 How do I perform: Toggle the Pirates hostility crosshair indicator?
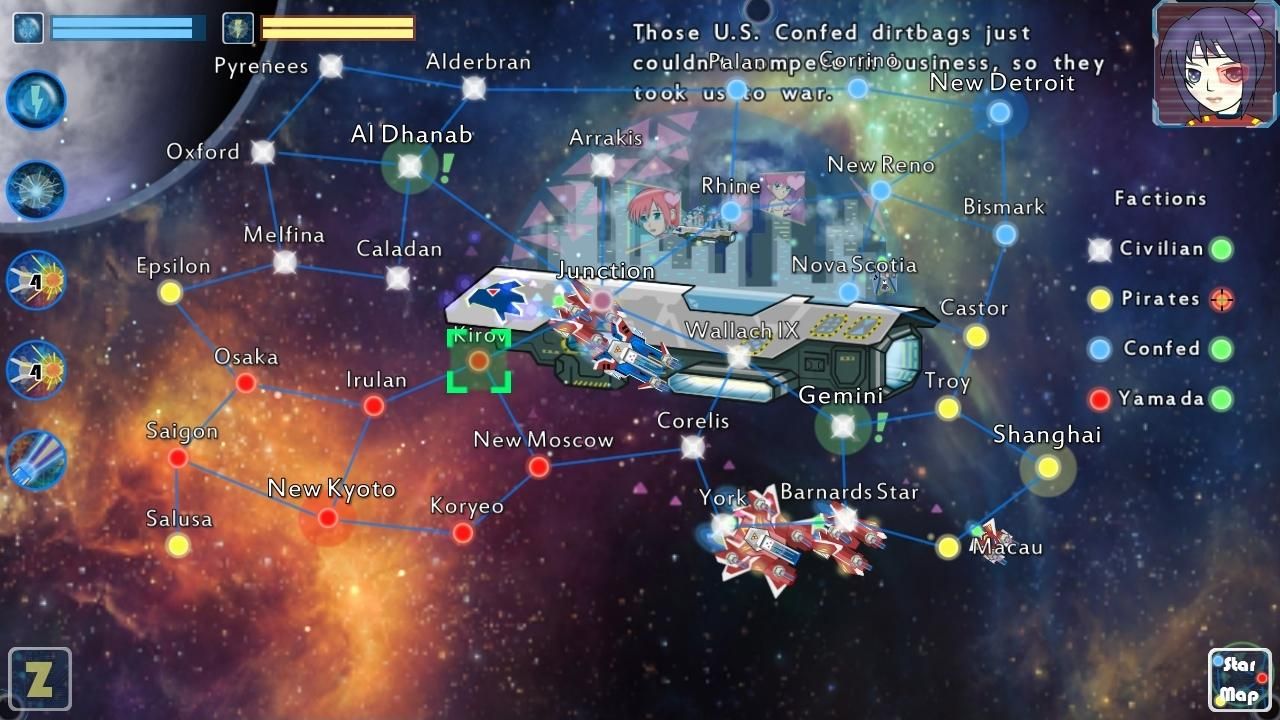tap(1221, 299)
